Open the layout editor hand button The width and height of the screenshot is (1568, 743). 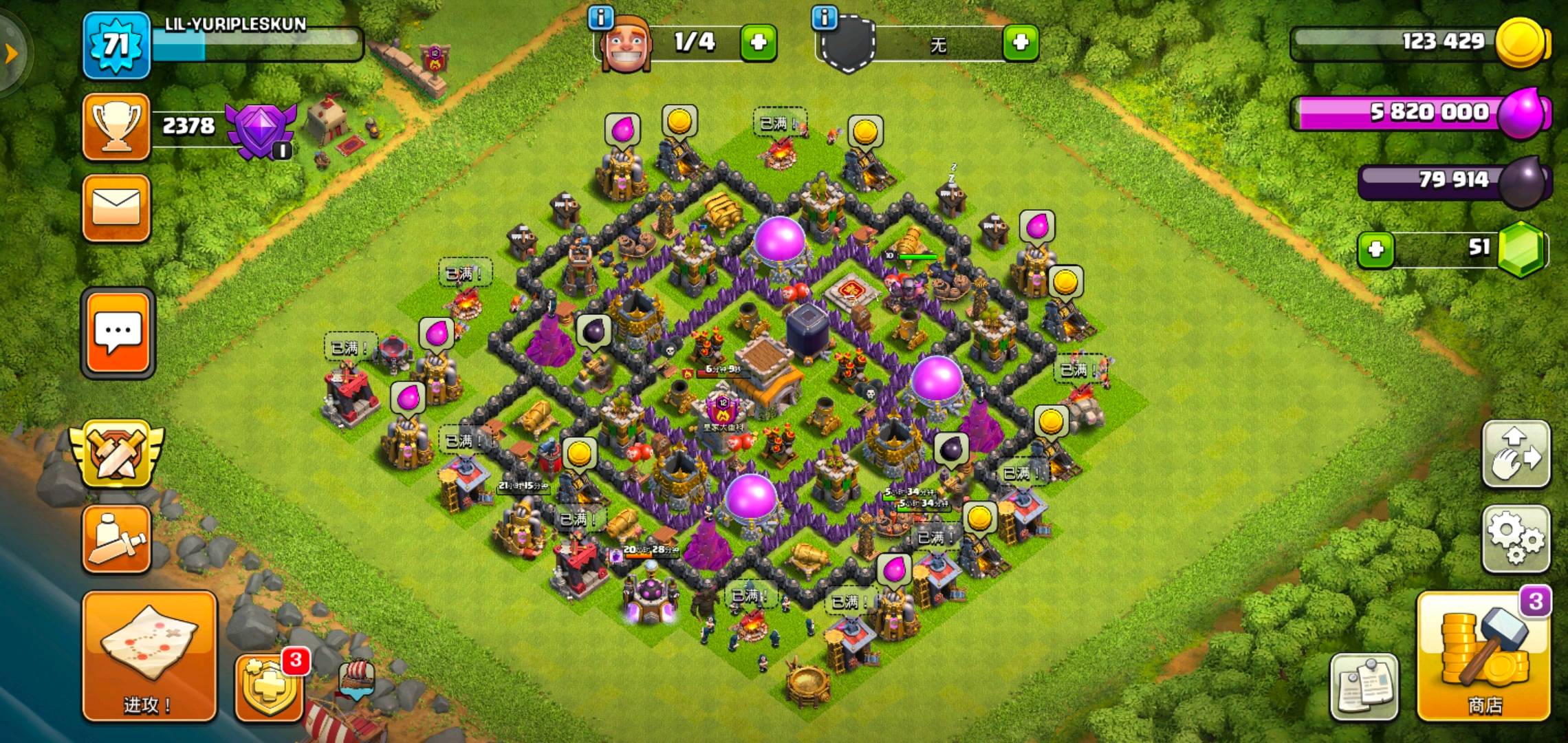[1516, 455]
